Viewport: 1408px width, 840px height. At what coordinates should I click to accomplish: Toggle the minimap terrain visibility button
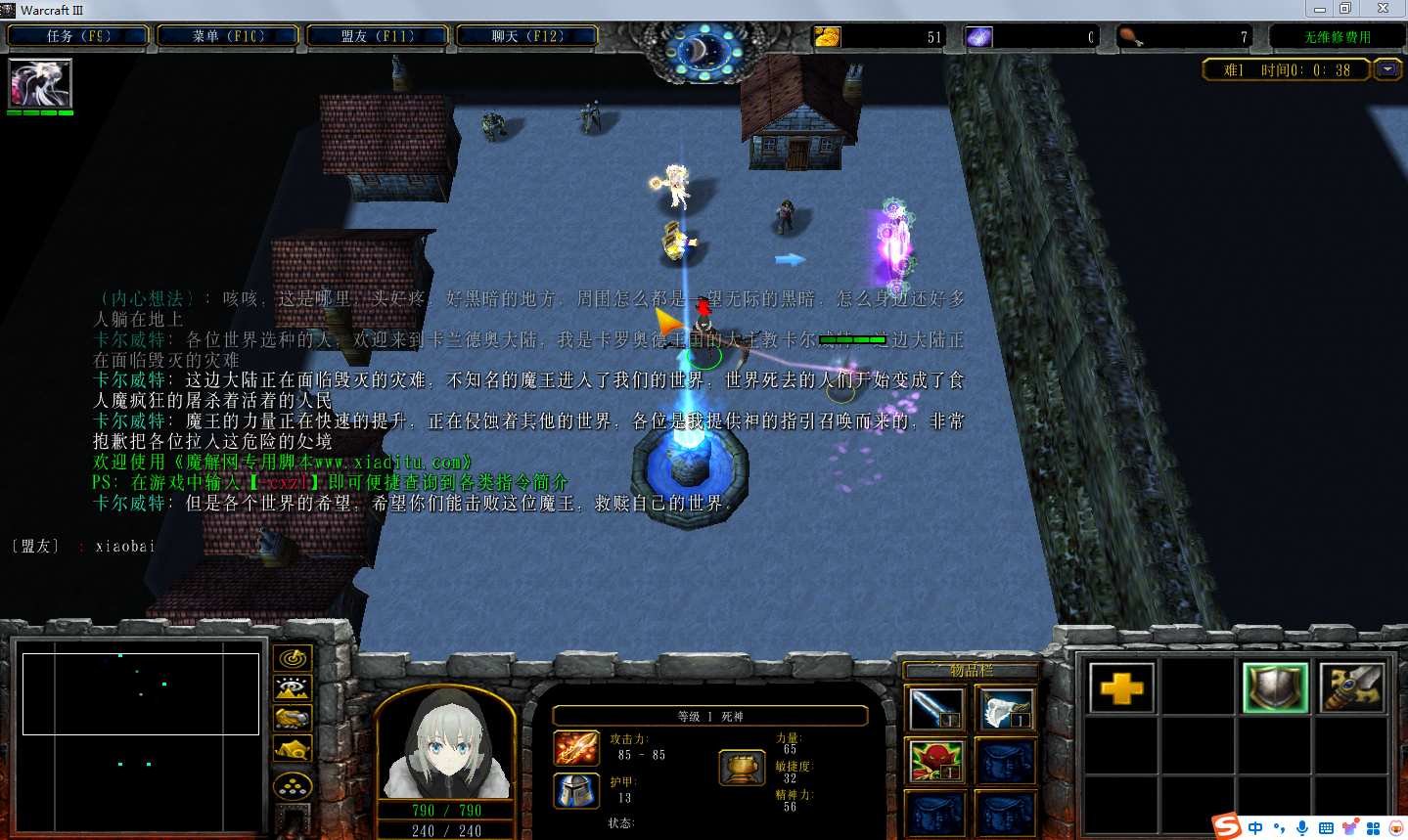[293, 688]
